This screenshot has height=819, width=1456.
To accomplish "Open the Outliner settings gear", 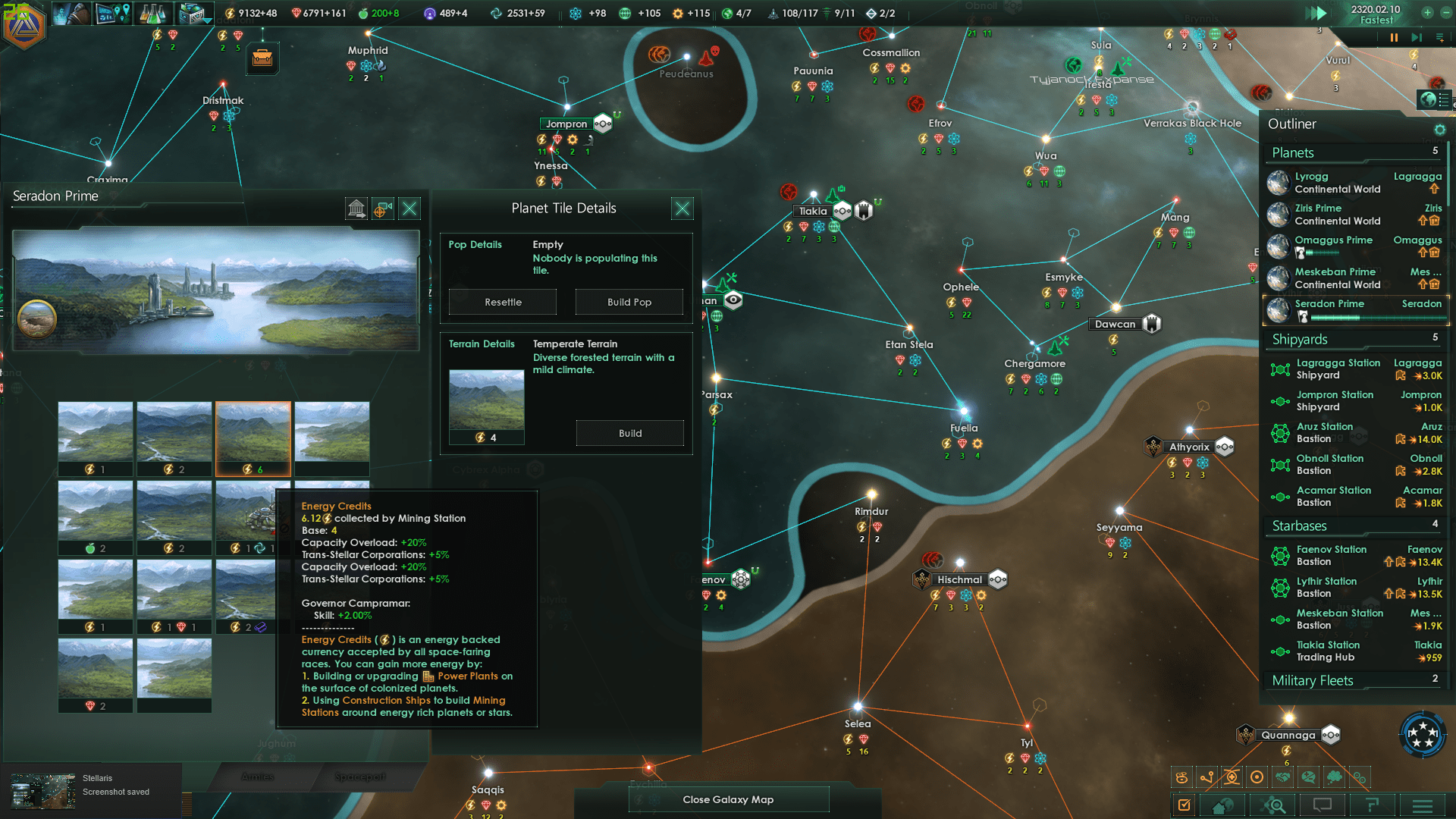I will point(1440,130).
